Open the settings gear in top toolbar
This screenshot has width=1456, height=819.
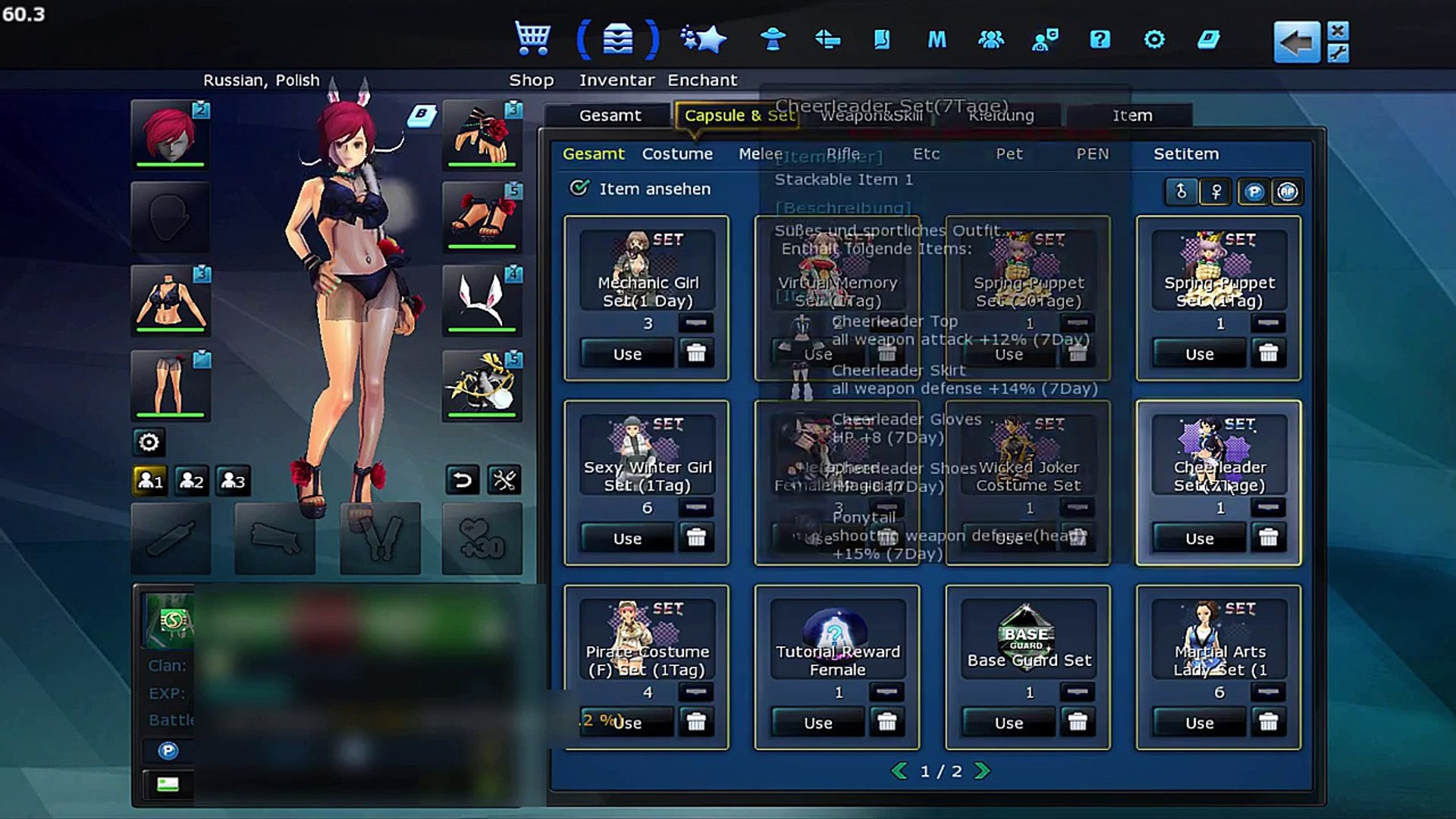tap(1154, 39)
